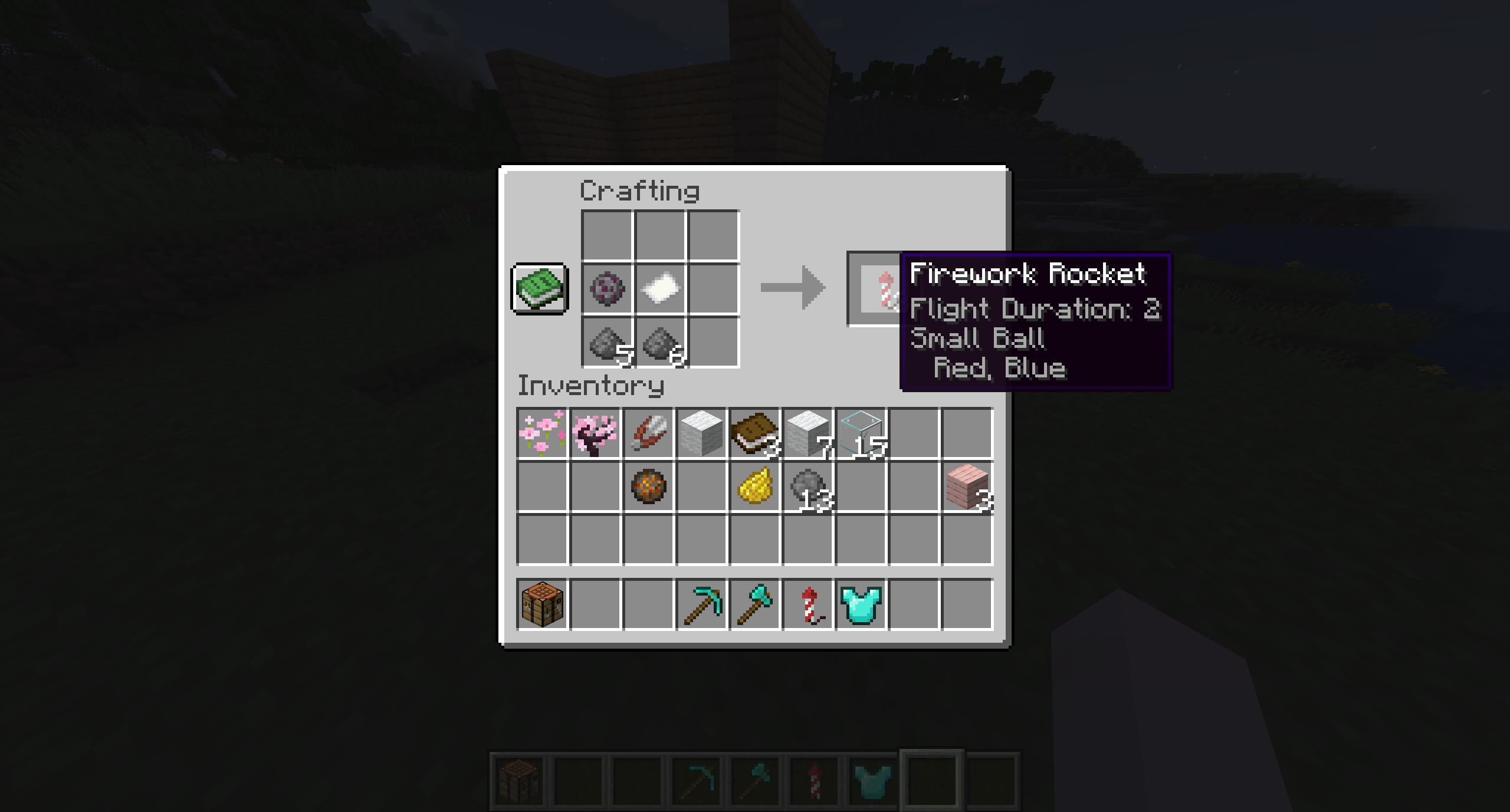Select the firework star in the crafting grid

(608, 289)
